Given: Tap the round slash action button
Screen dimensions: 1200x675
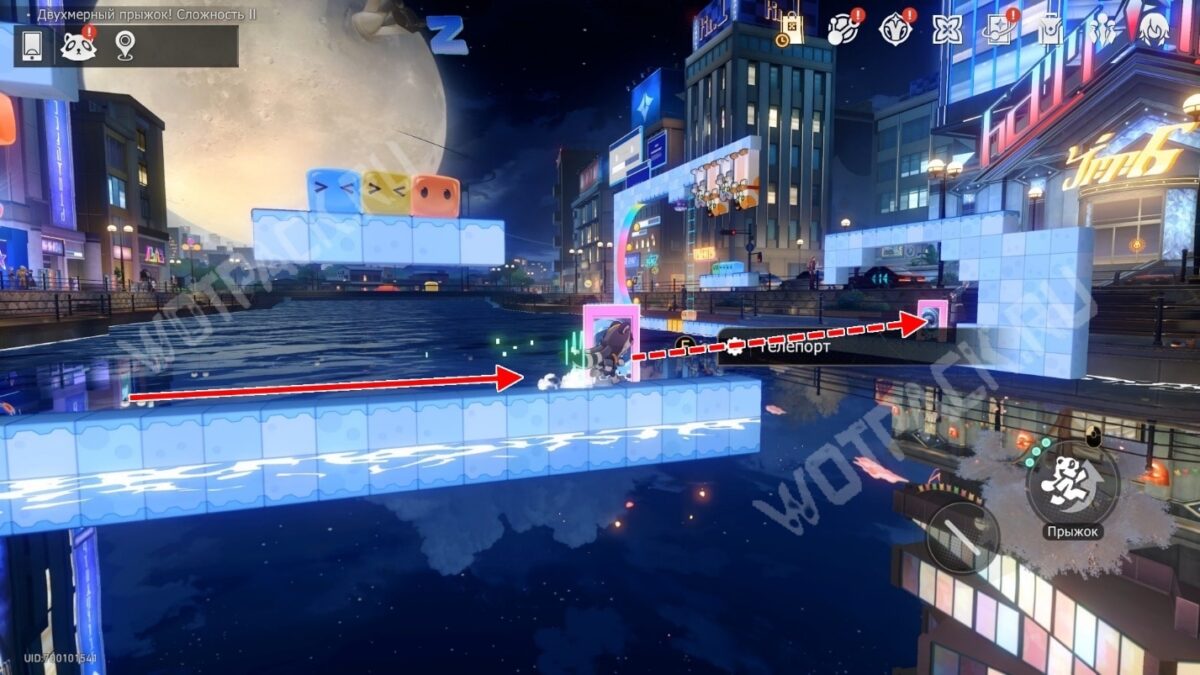Looking at the screenshot, I should point(962,538).
